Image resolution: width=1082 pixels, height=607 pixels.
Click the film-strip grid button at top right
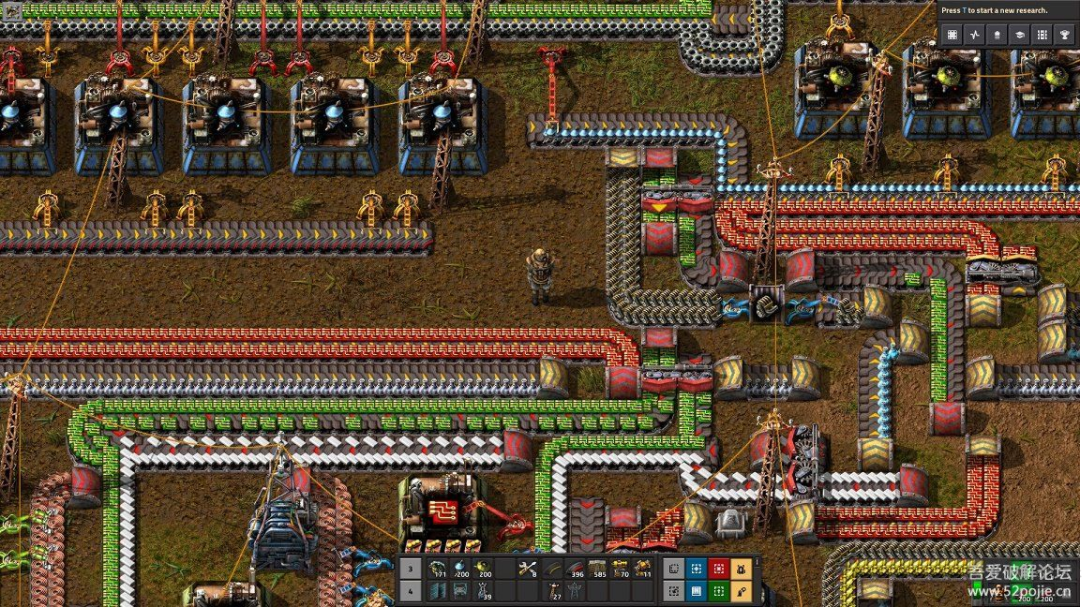952,34
